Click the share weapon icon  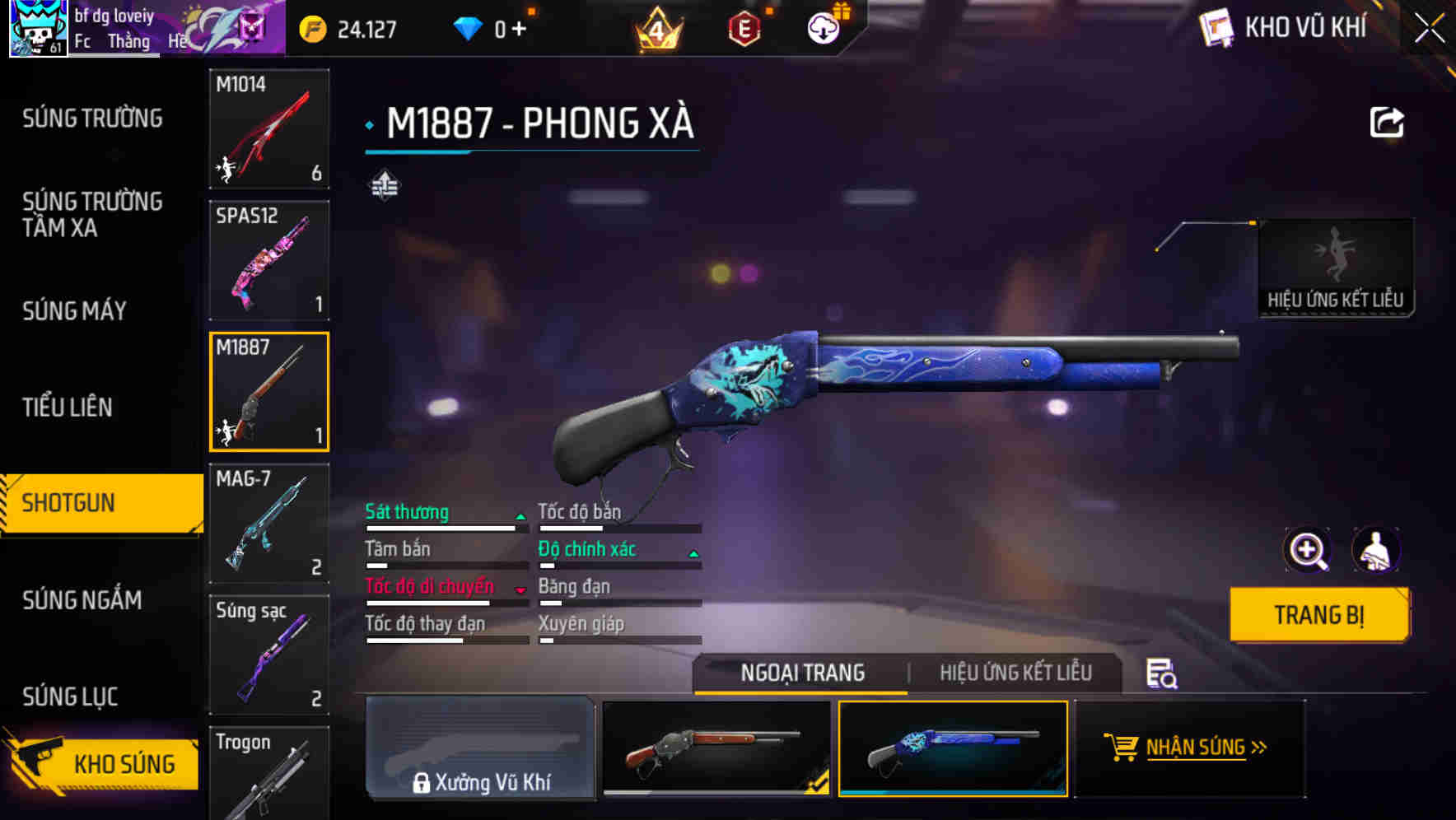pyautogui.click(x=1388, y=121)
